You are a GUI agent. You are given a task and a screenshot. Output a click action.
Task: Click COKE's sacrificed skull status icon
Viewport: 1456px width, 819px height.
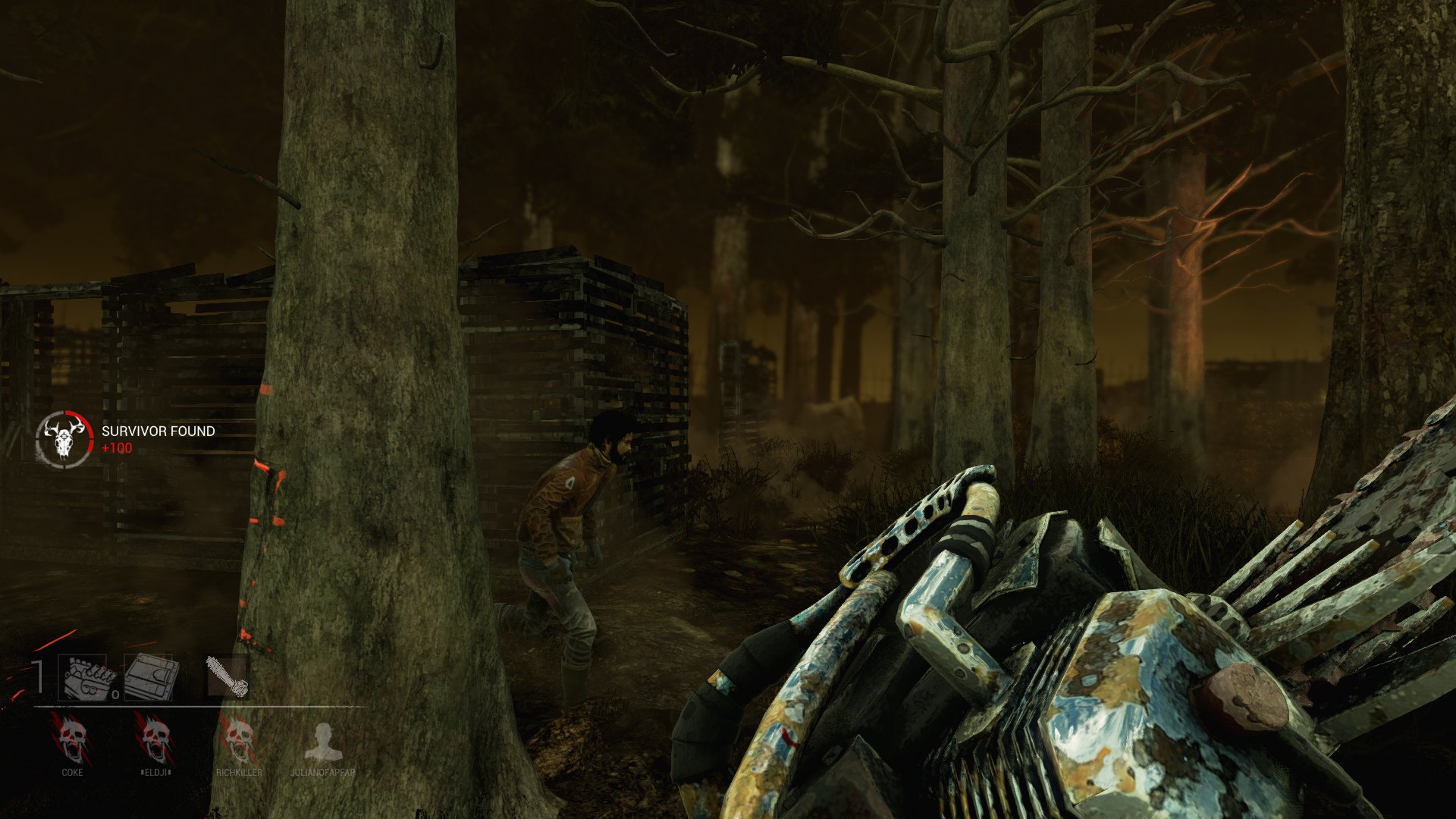point(72,740)
